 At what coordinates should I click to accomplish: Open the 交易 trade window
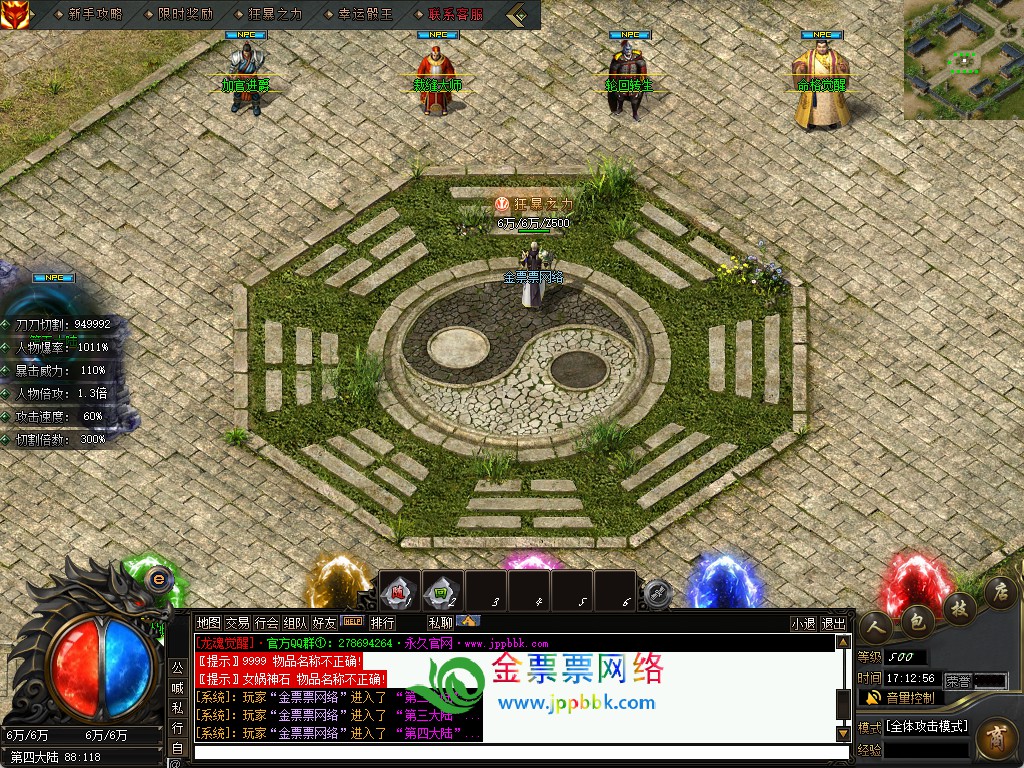[237, 622]
